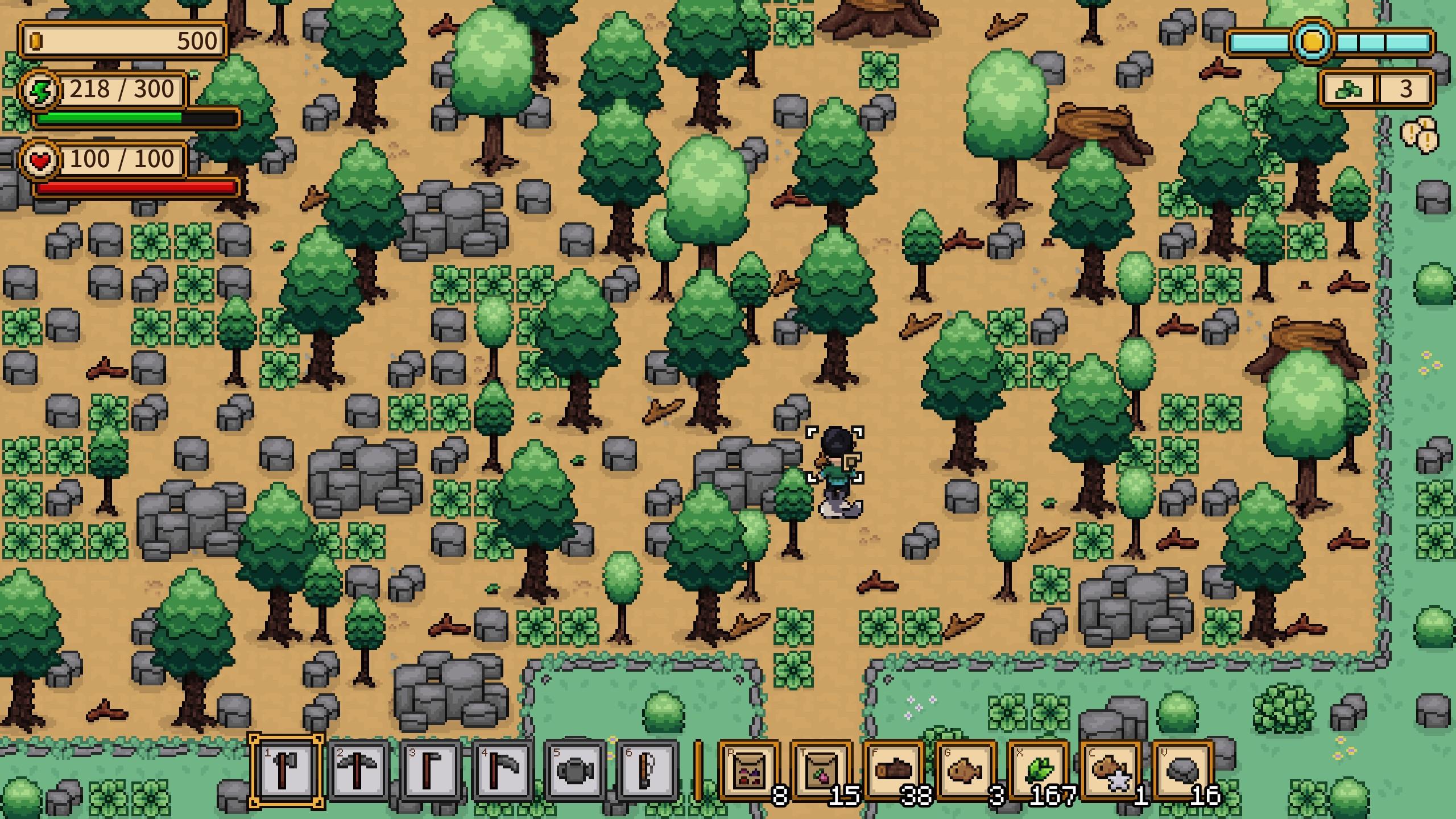Select the watering can slot

(x=574, y=771)
